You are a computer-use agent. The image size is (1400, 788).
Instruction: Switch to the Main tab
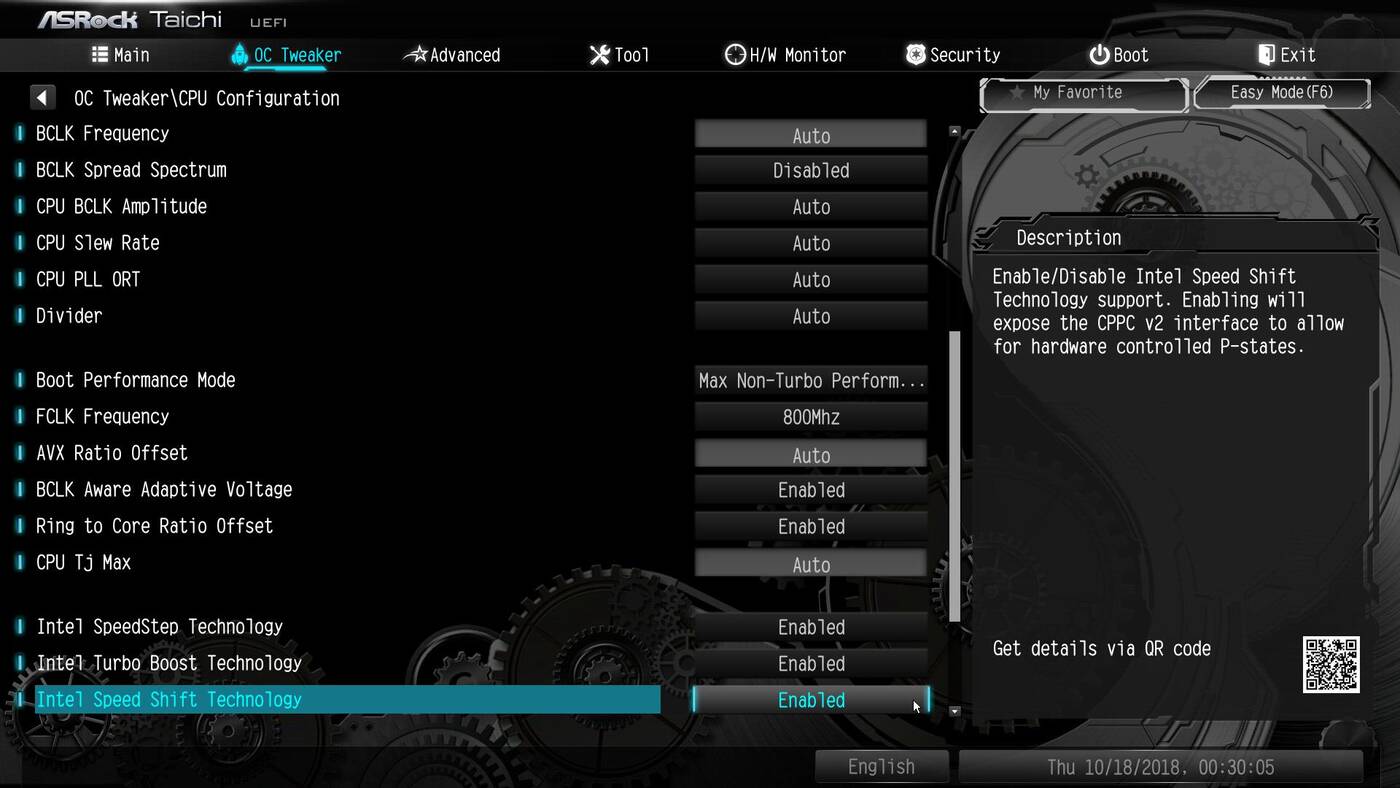pos(121,55)
